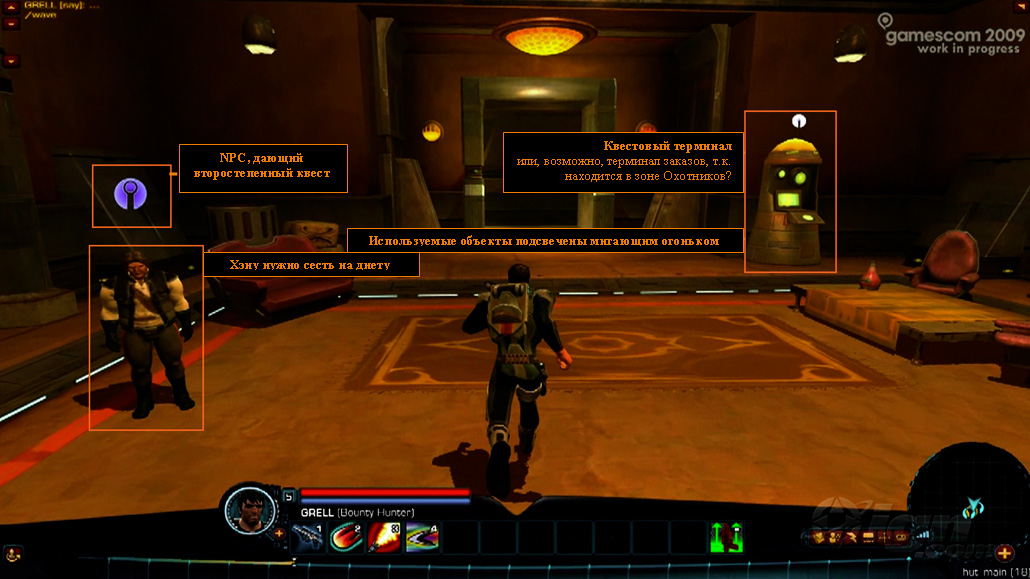The height and width of the screenshot is (579, 1030).
Task: Click the round button in the bottom-left corner
Action: (13, 553)
